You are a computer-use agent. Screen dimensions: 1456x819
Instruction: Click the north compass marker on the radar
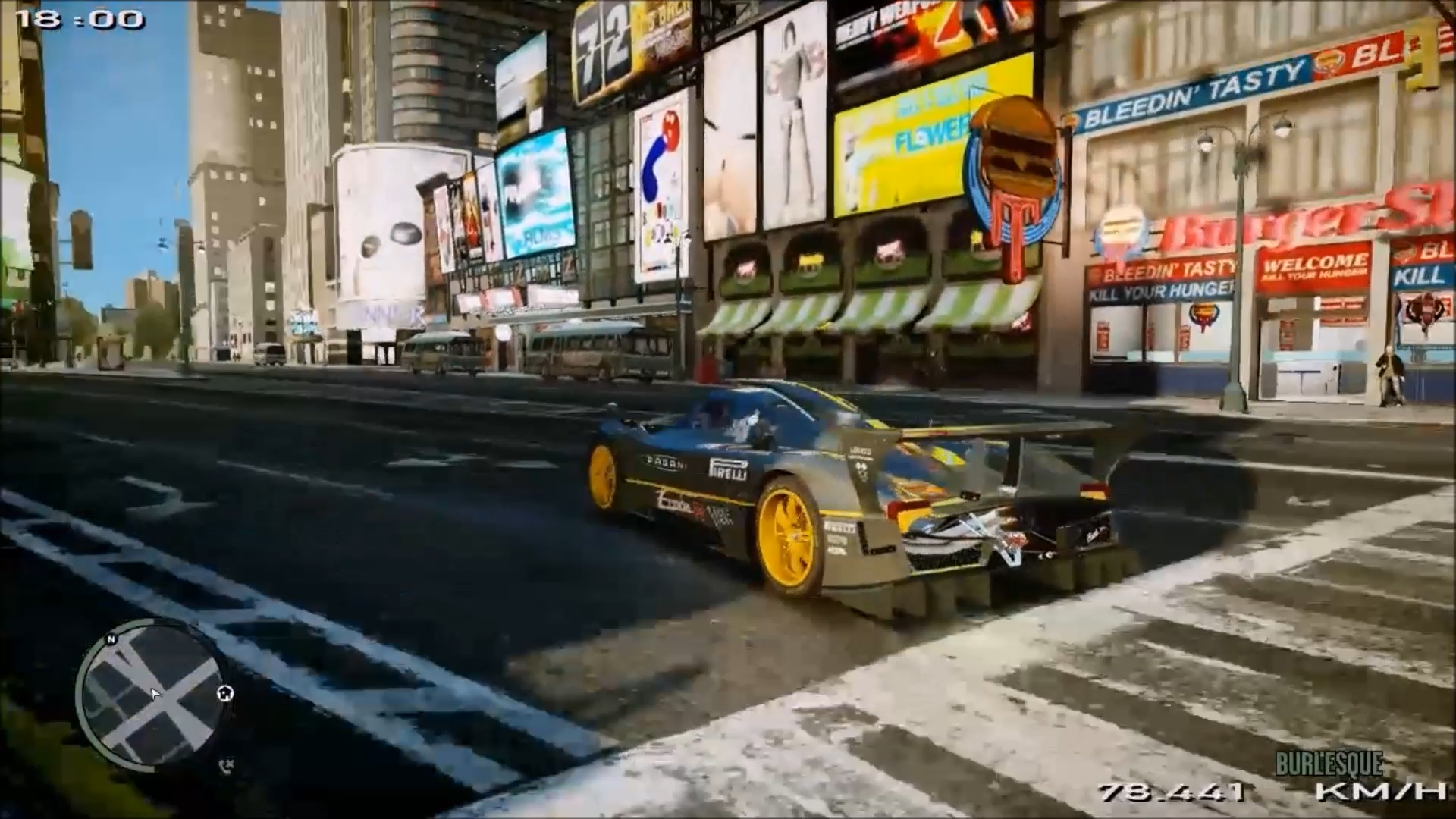tap(111, 640)
